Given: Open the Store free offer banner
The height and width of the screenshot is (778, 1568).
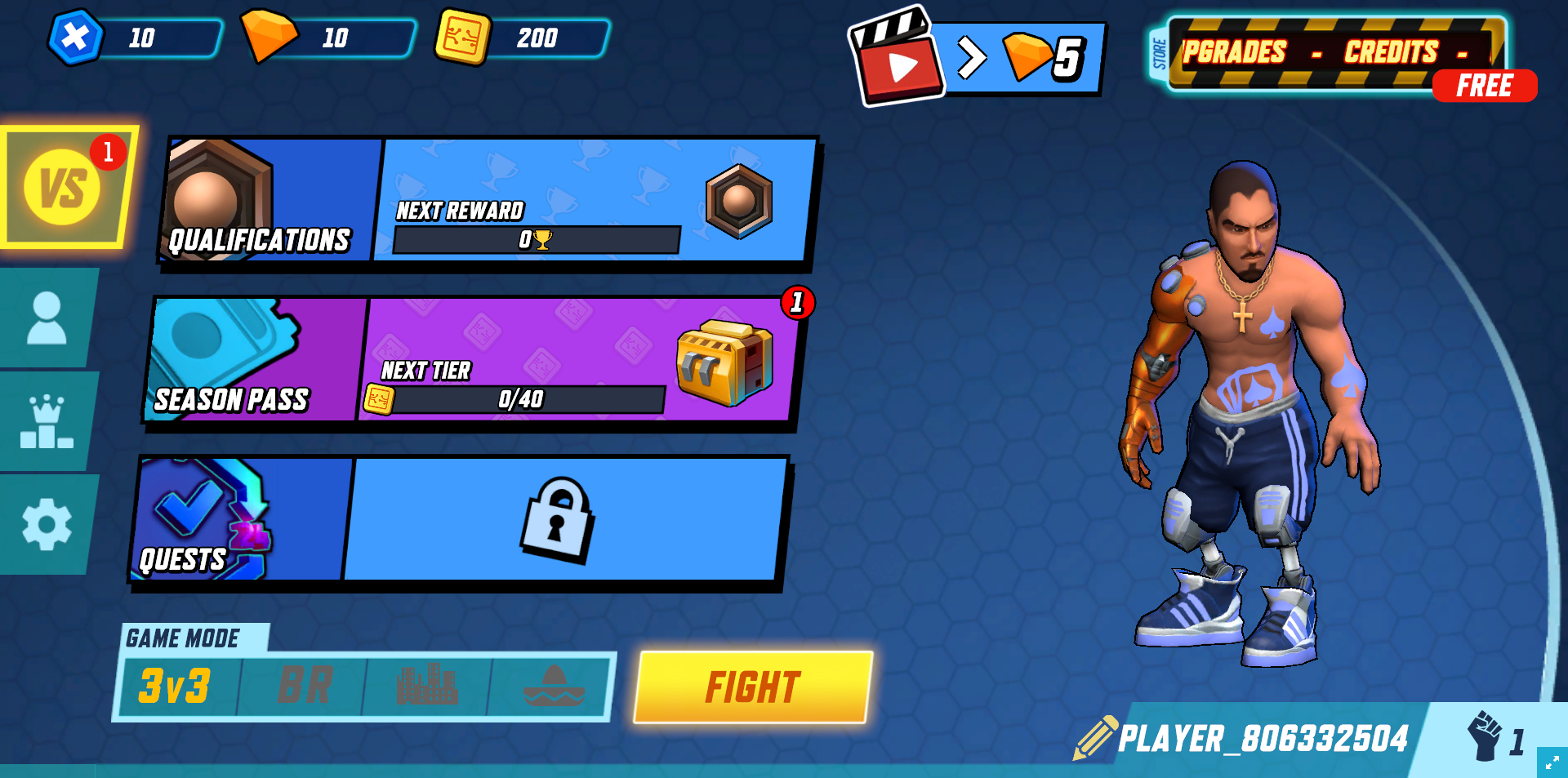Looking at the screenshot, I should 1339,57.
